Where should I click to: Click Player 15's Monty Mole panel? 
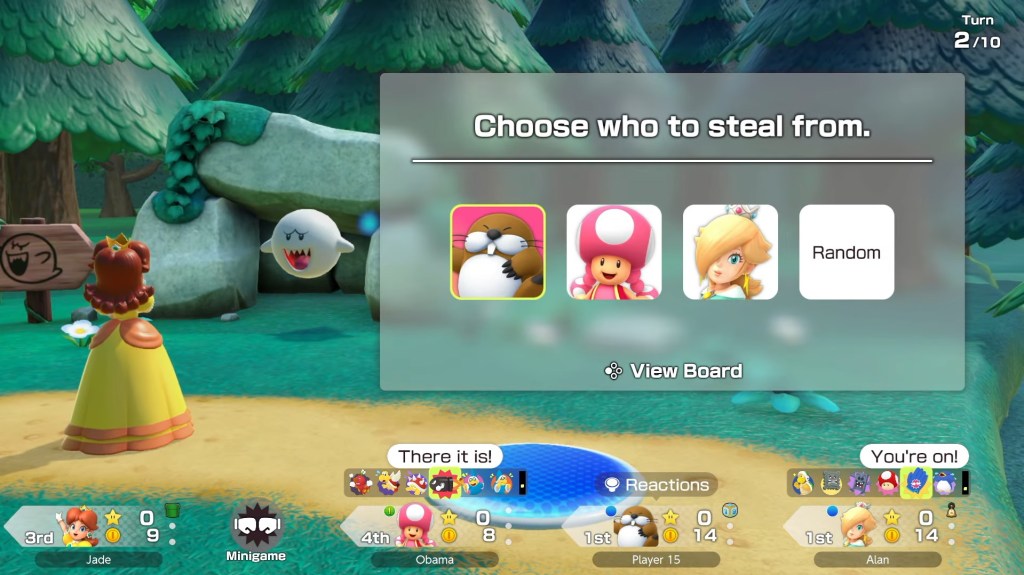[x=655, y=528]
